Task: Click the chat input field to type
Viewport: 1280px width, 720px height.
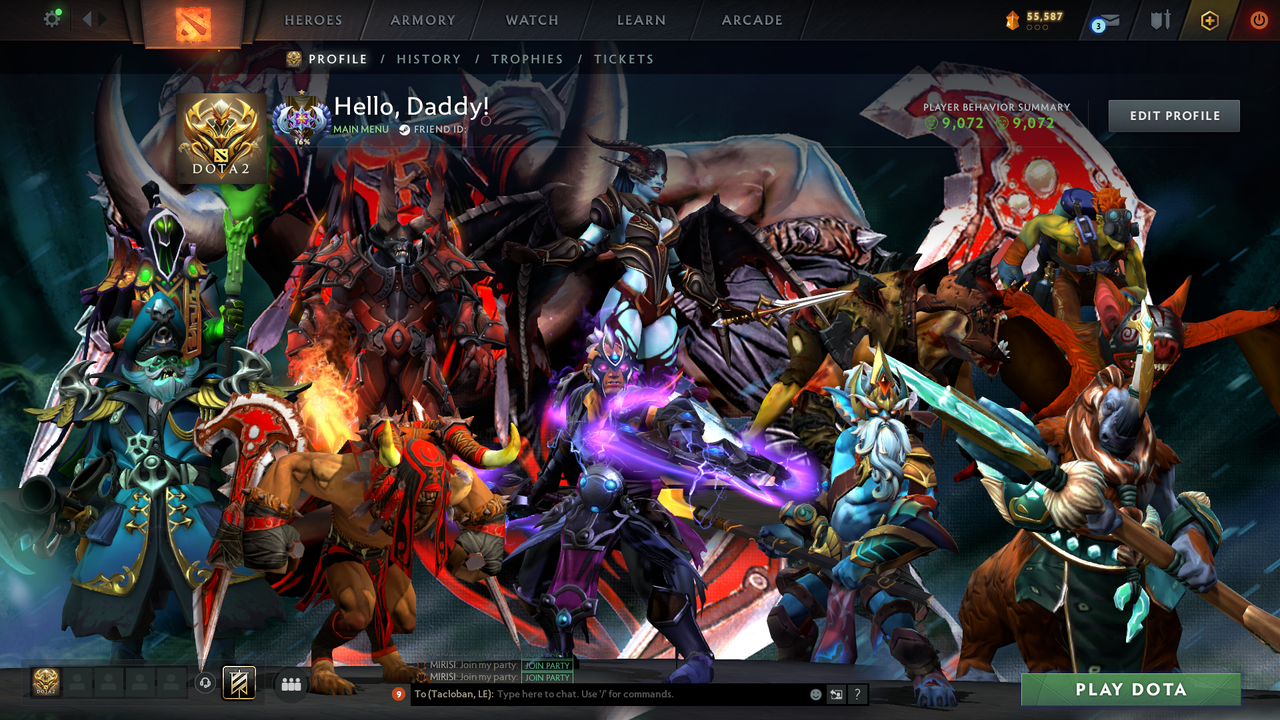Action: click(600, 692)
